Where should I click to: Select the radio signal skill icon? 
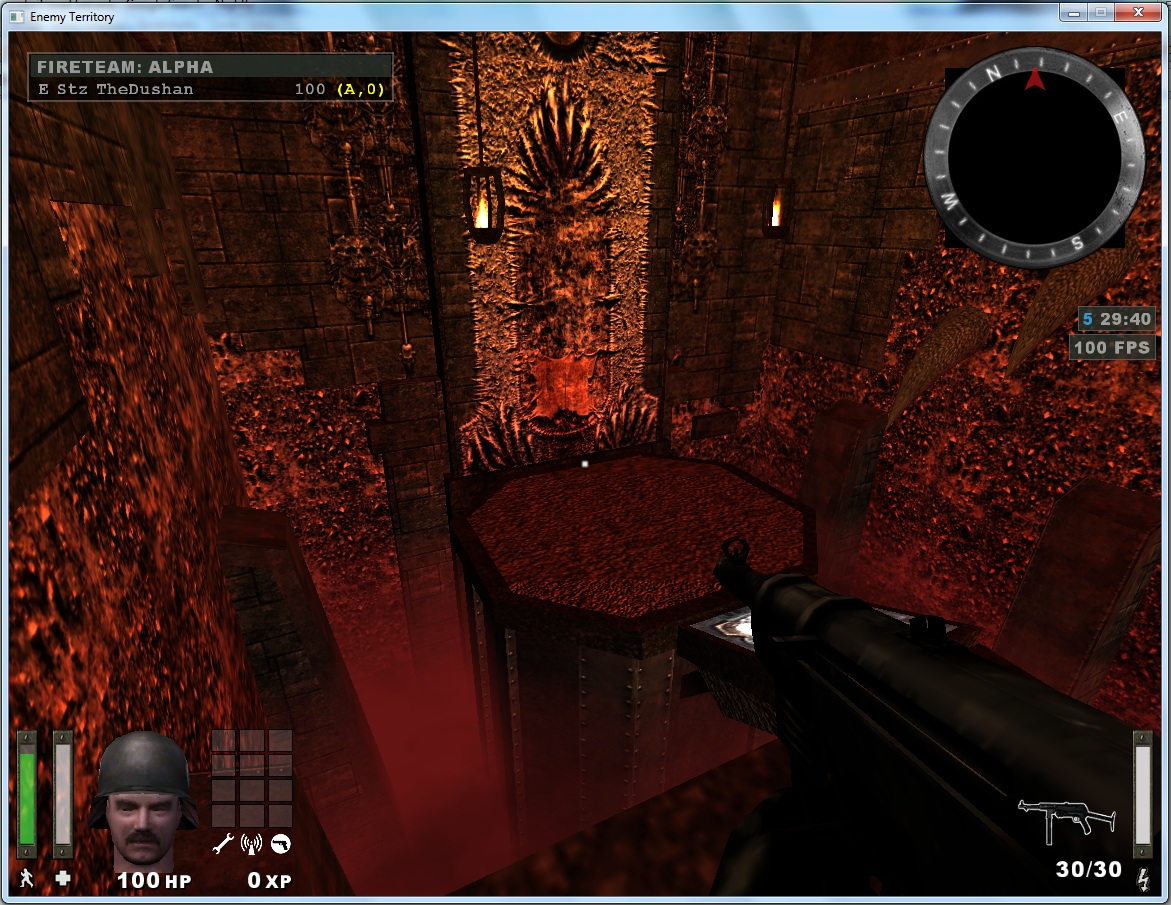tap(252, 844)
